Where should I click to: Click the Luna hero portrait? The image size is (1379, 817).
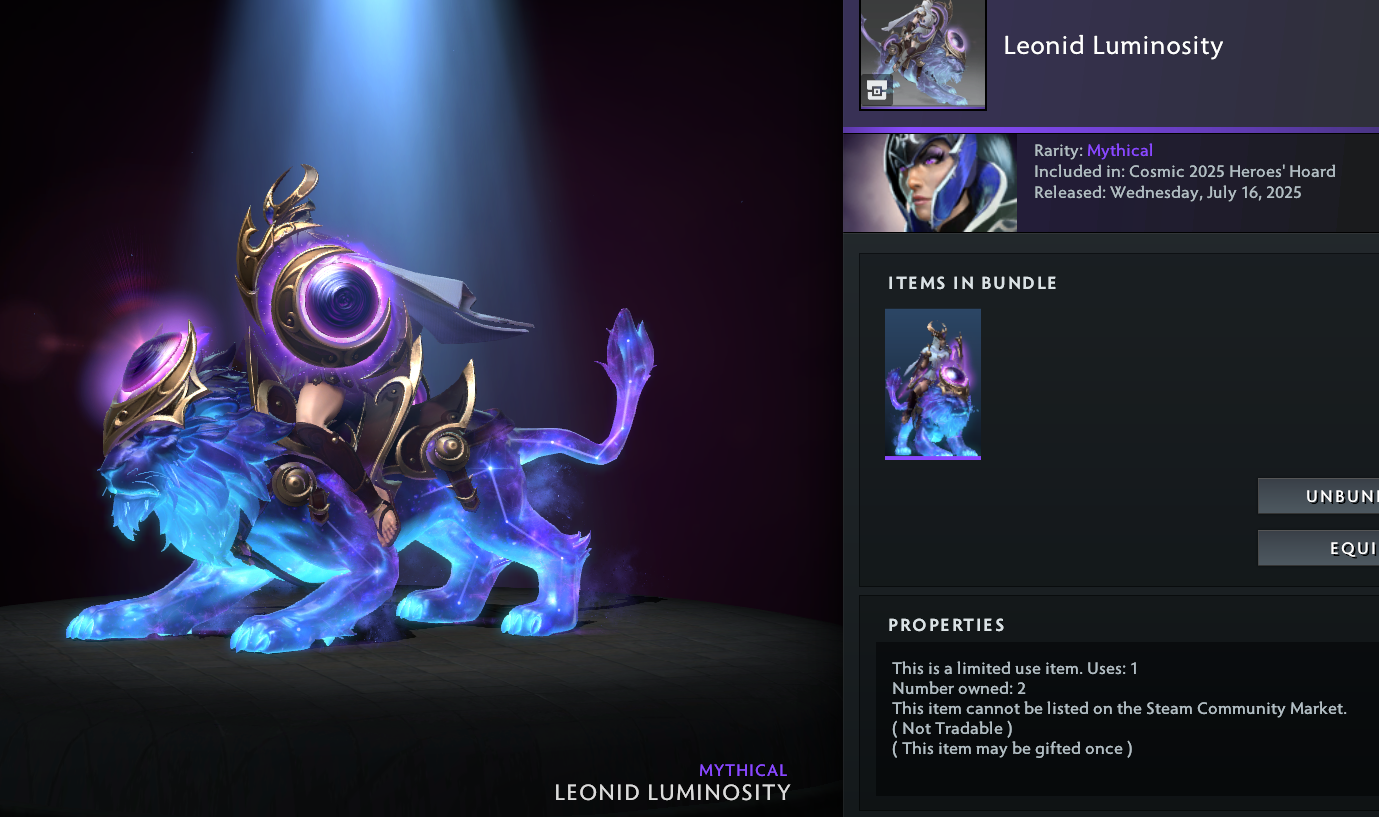pyautogui.click(x=930, y=183)
